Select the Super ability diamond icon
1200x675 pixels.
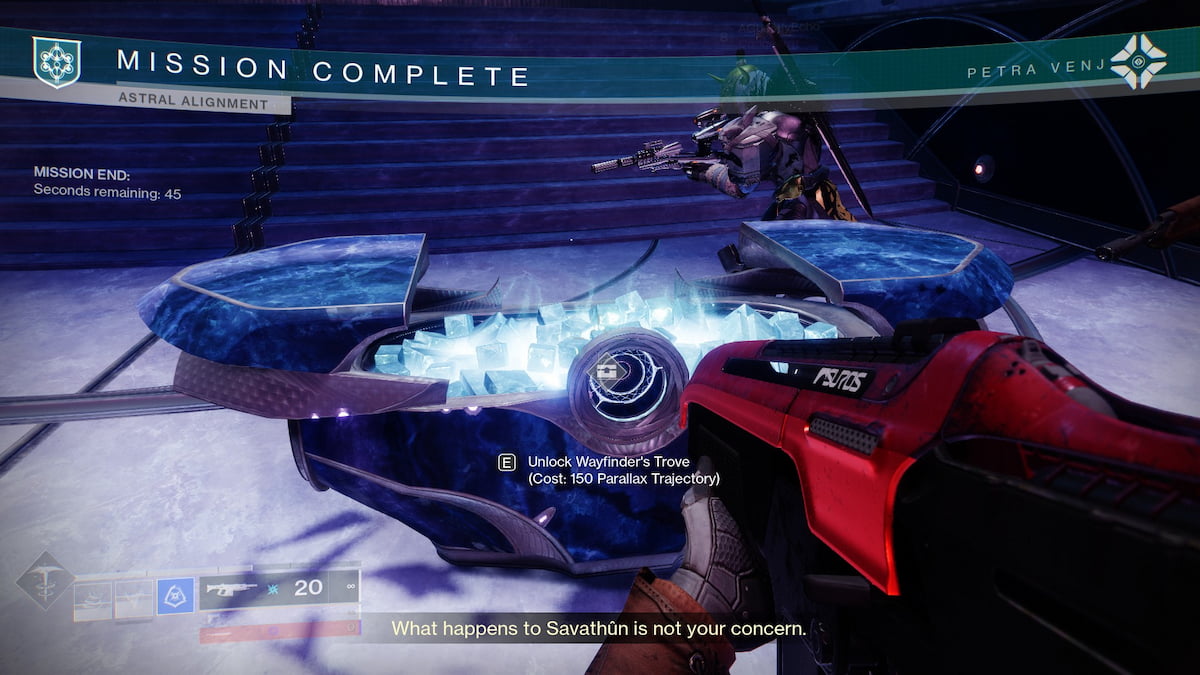(x=44, y=580)
